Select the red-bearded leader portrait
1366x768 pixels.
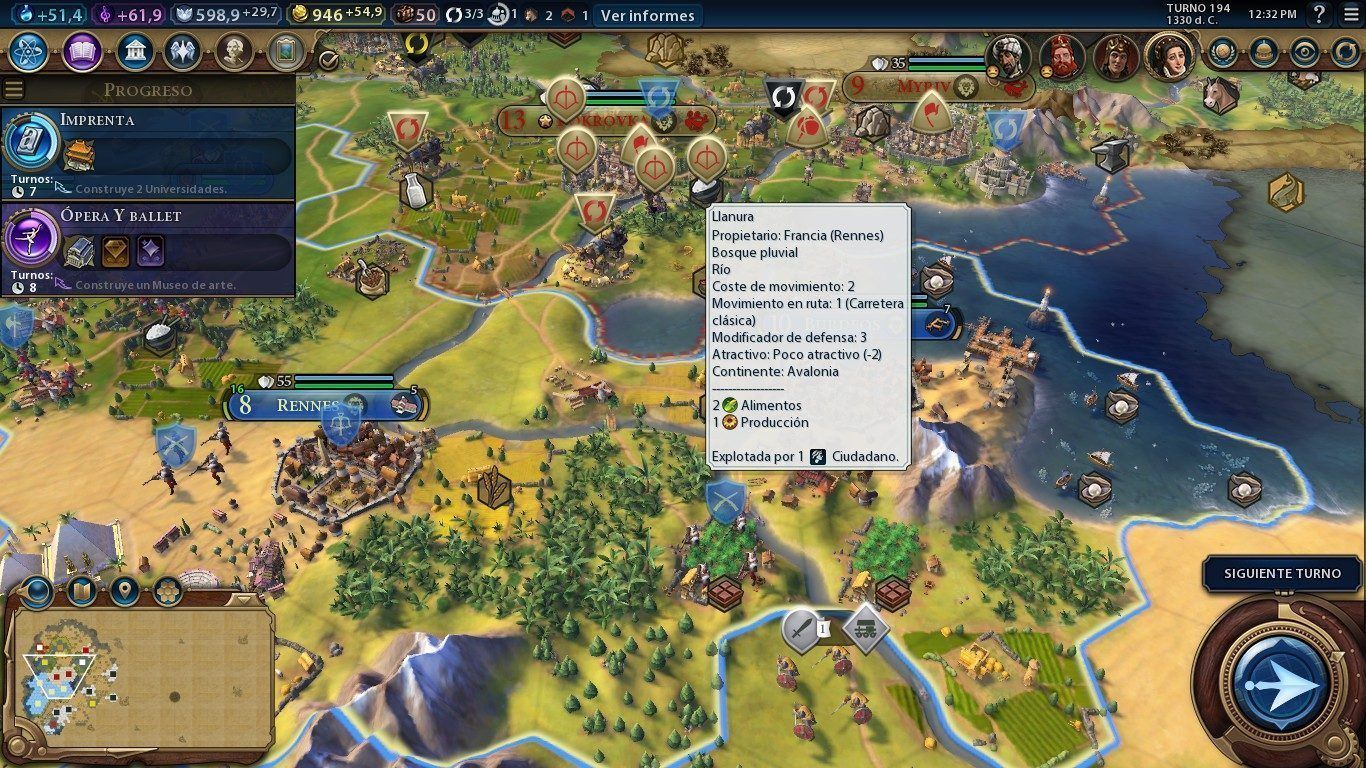(1062, 56)
